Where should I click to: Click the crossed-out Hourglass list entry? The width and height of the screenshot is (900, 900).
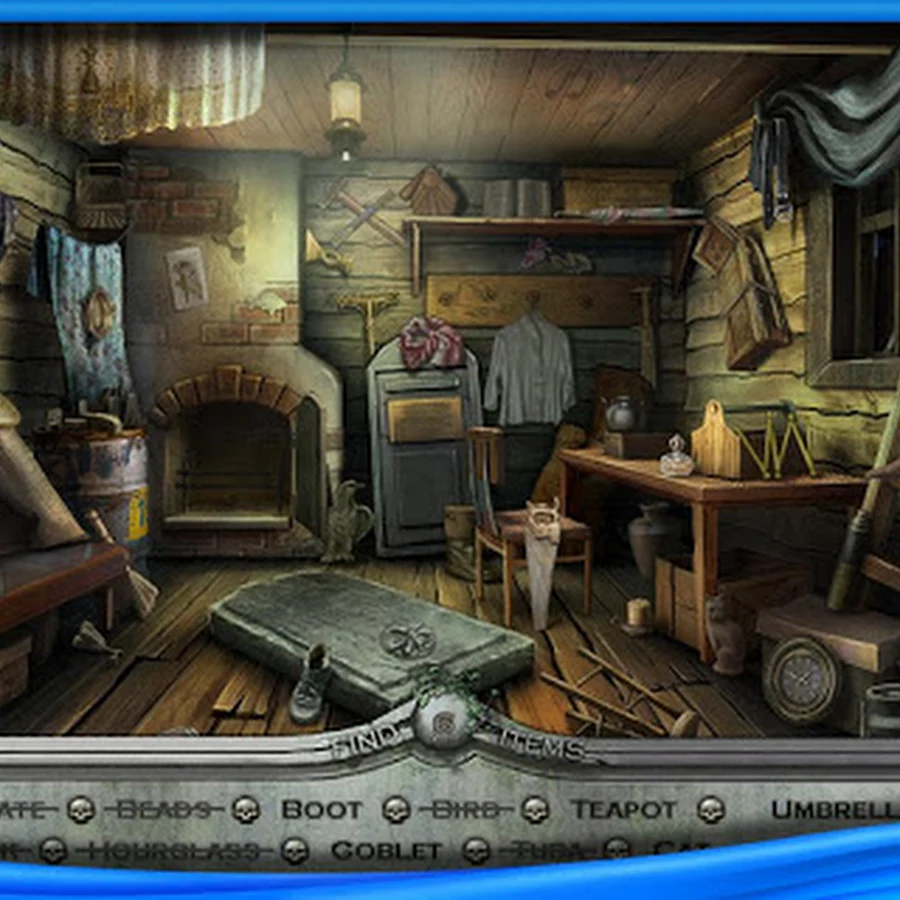[180, 851]
